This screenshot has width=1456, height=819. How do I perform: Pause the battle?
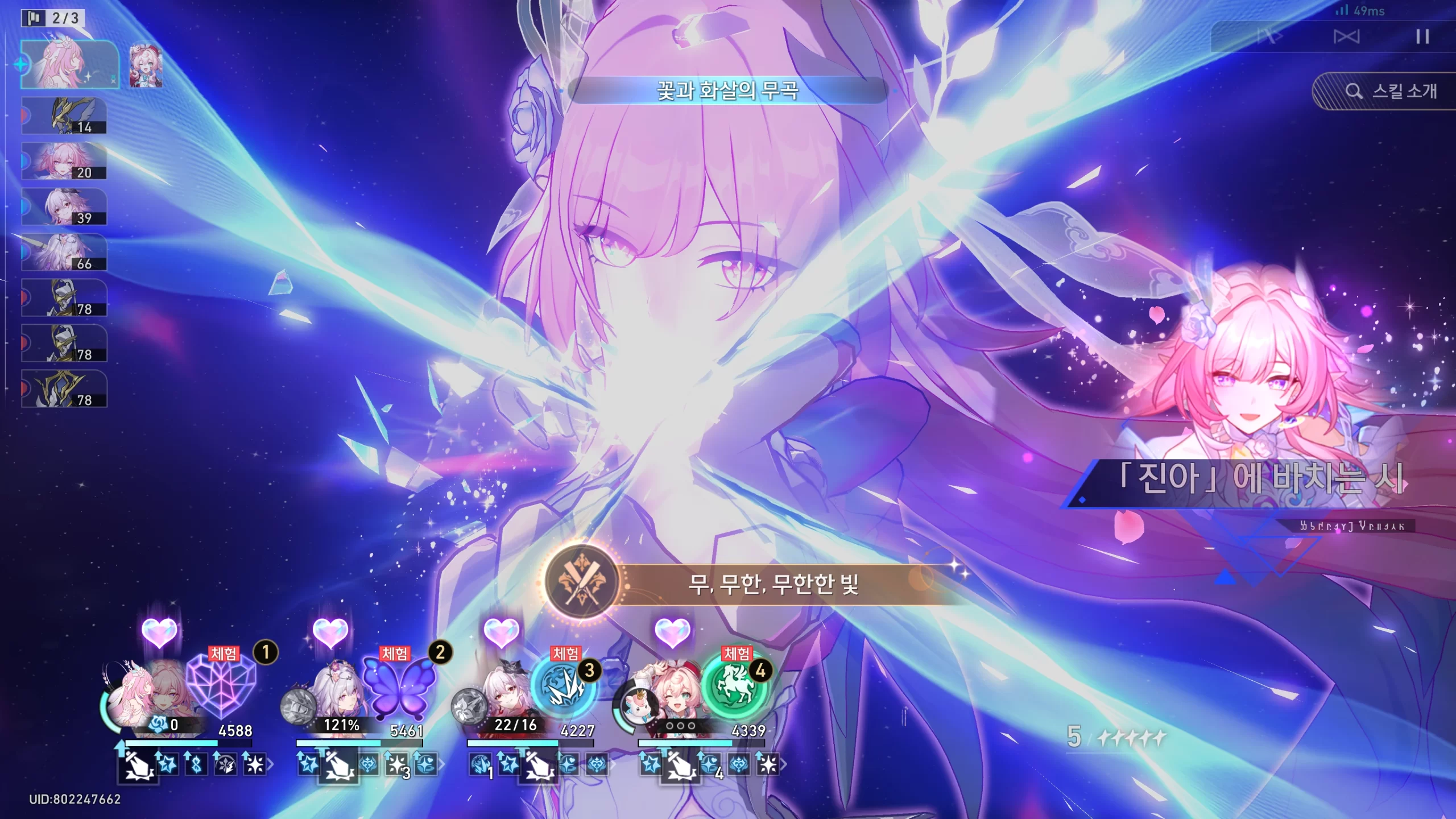click(1422, 37)
